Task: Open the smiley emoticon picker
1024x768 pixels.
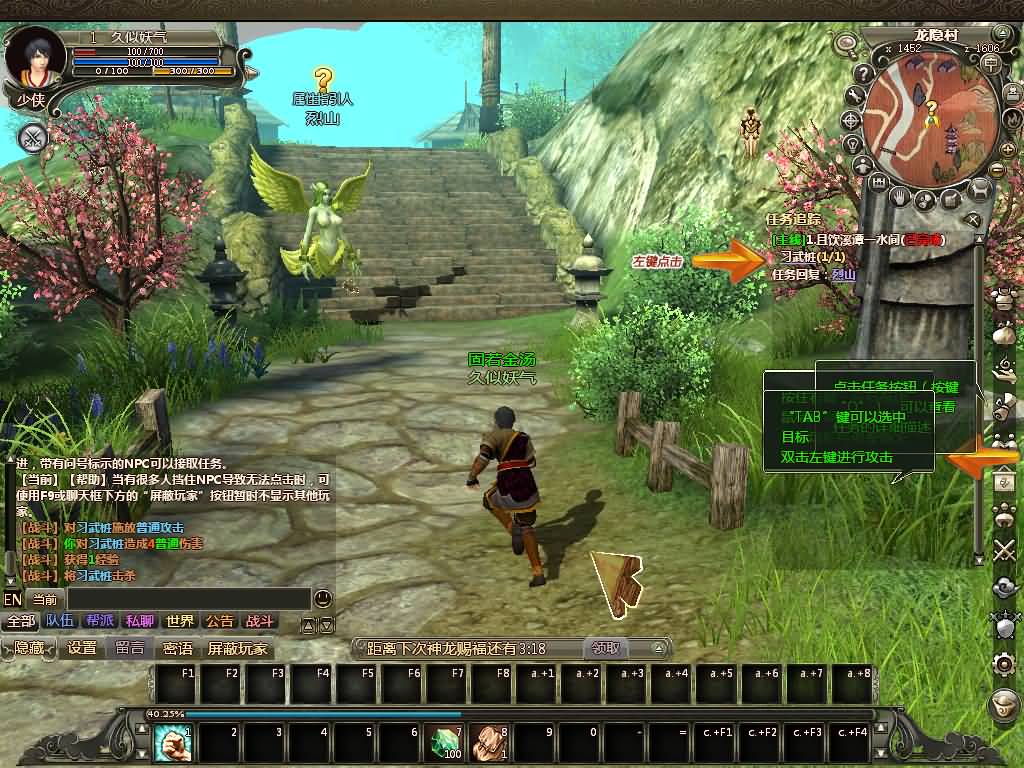Action: [323, 599]
